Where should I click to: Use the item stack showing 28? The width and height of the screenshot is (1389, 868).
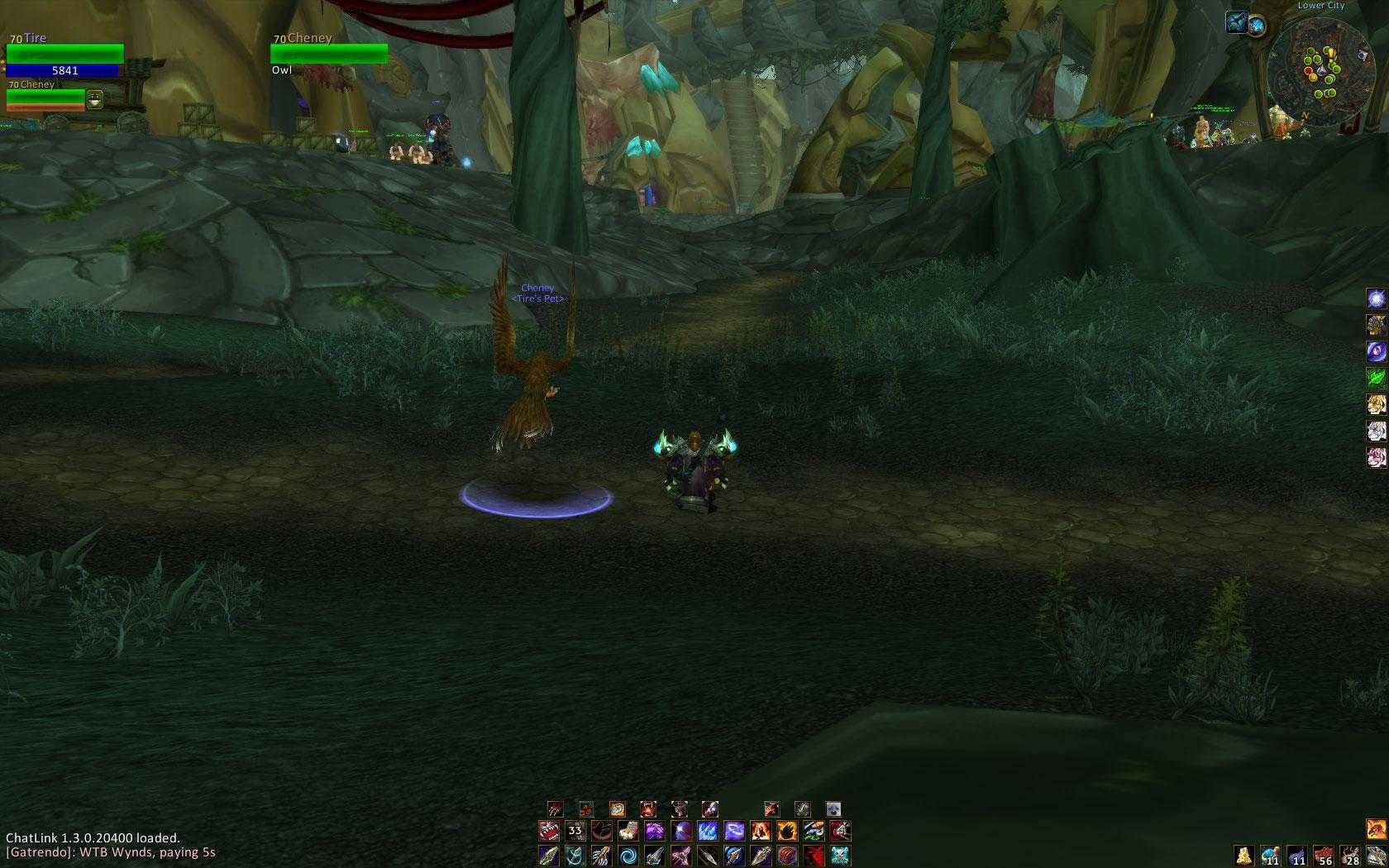point(1349,855)
